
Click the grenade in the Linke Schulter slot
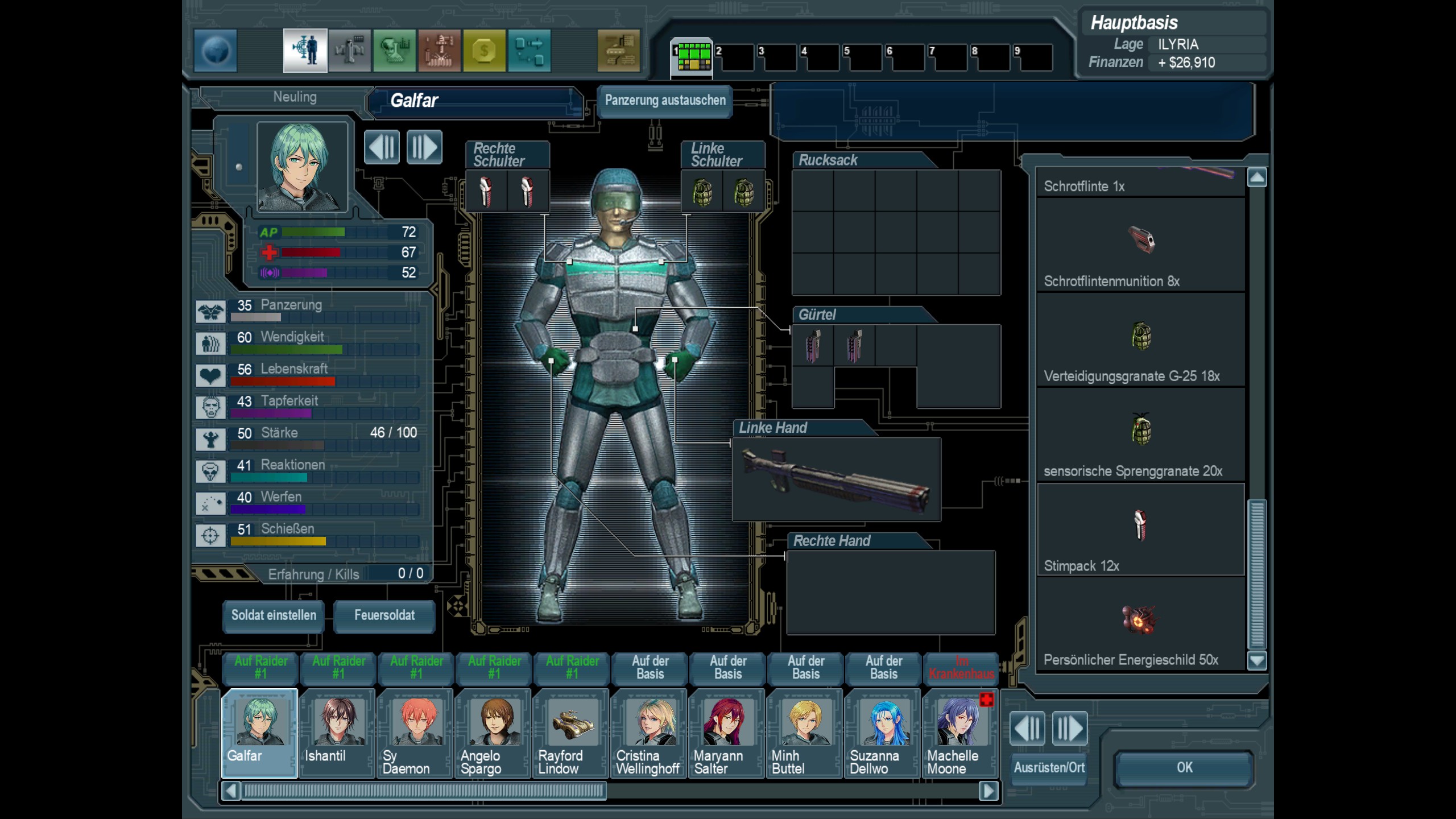click(702, 192)
